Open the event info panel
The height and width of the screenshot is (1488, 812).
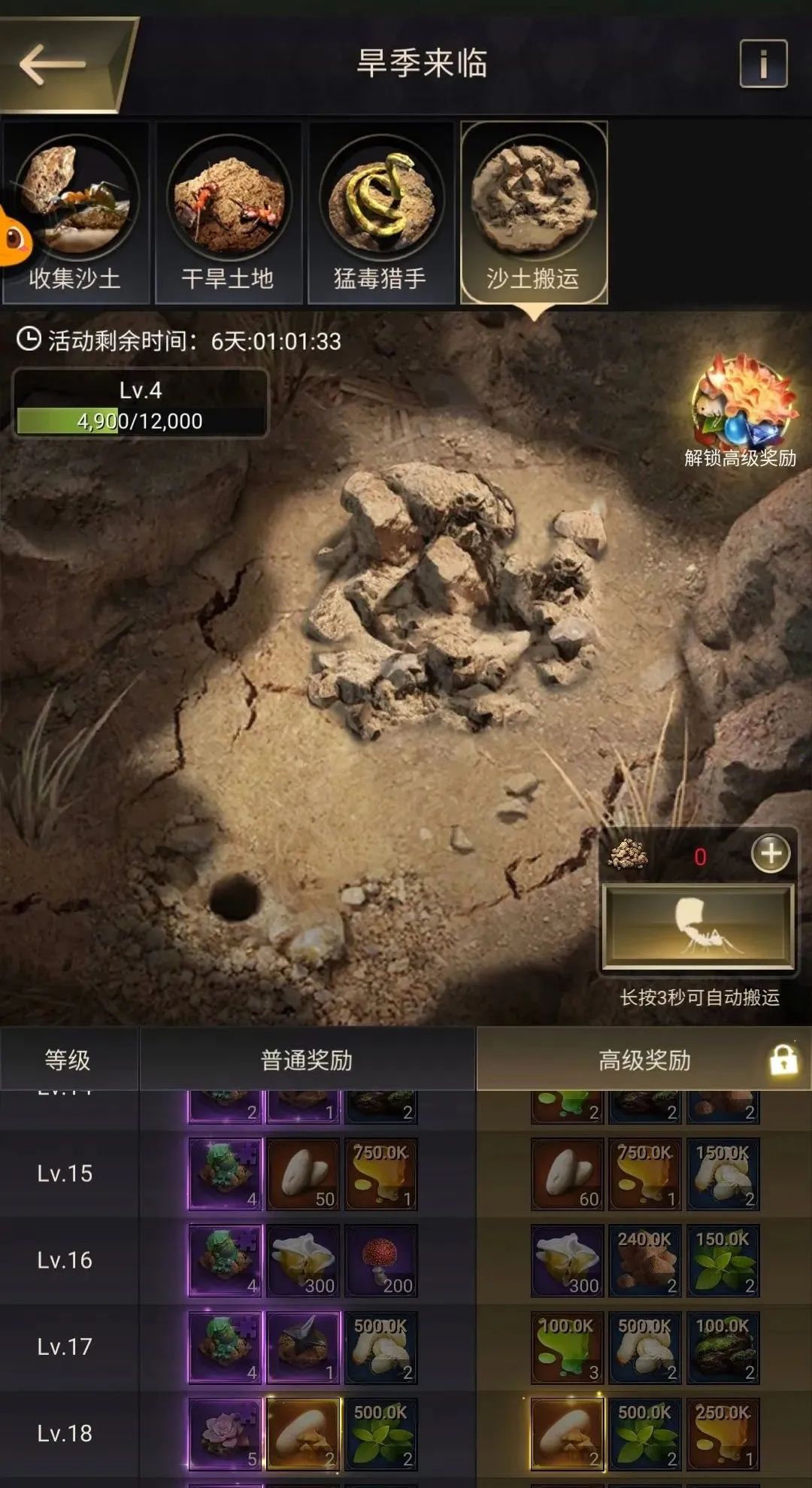[x=763, y=64]
